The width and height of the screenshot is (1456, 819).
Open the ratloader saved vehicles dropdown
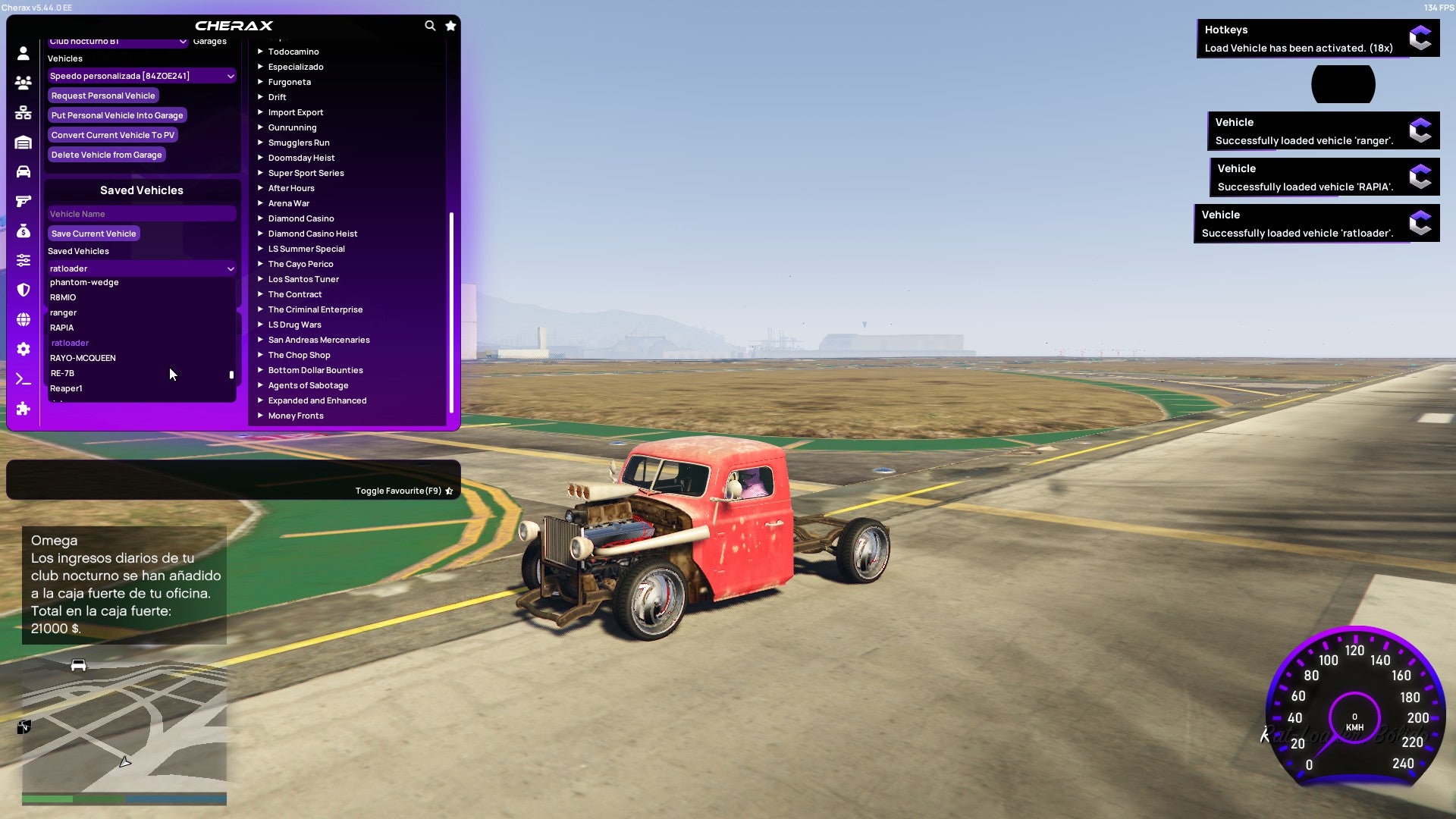[141, 268]
